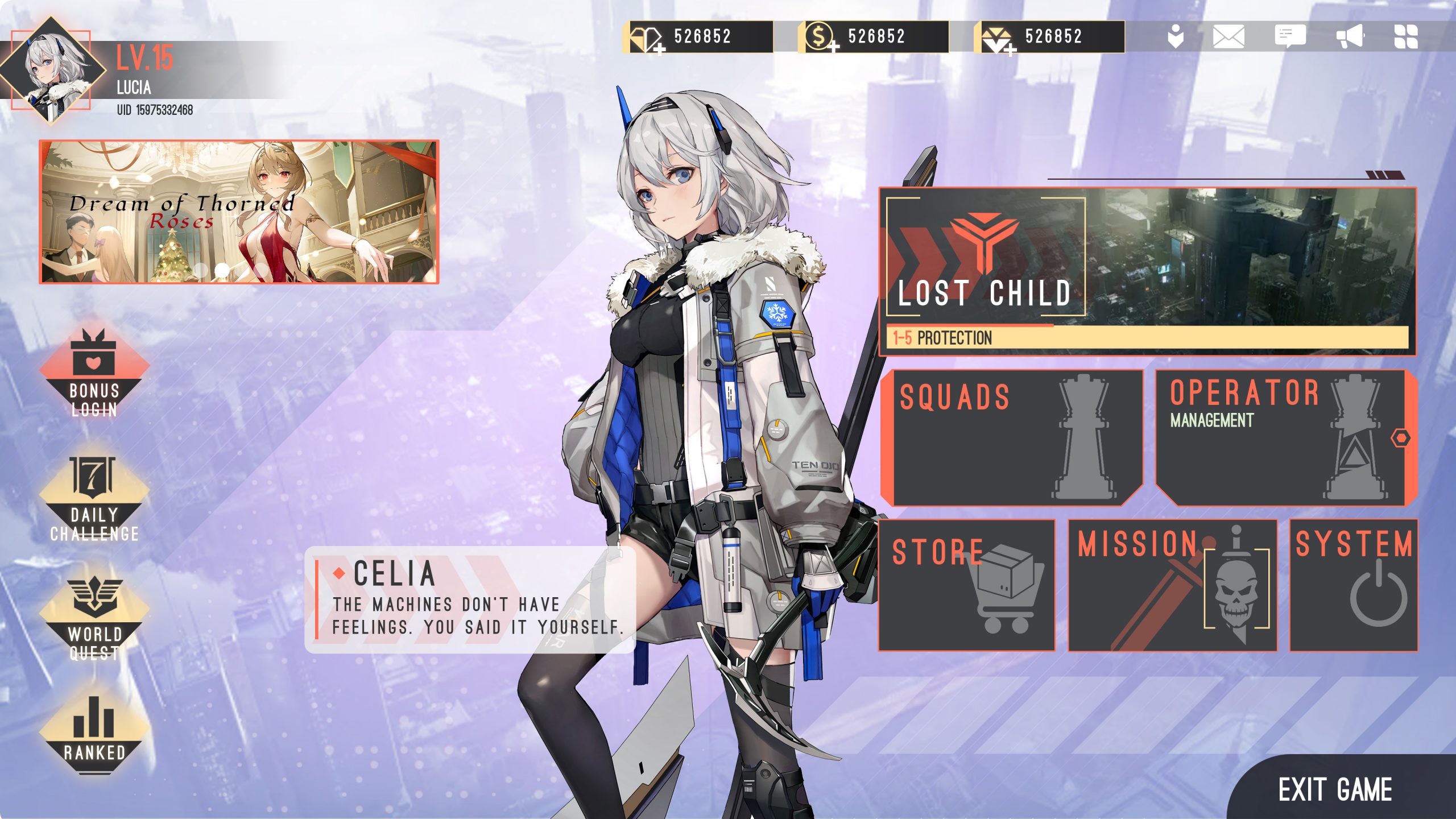View the Ranked leaderboard
This screenshot has width=1456, height=819.
94,734
